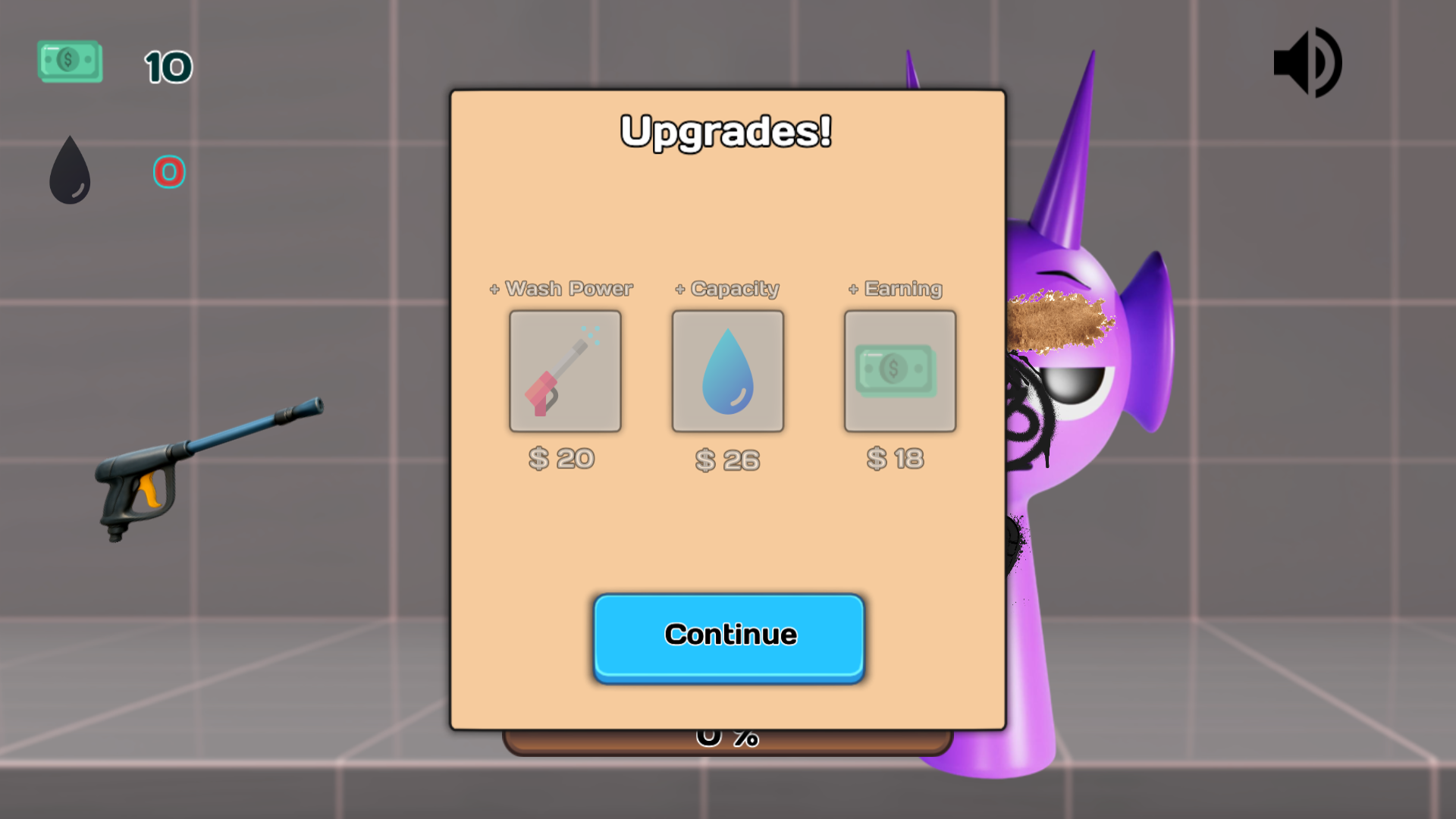Click the black water droplet icon
The image size is (1456, 819).
coord(70,170)
